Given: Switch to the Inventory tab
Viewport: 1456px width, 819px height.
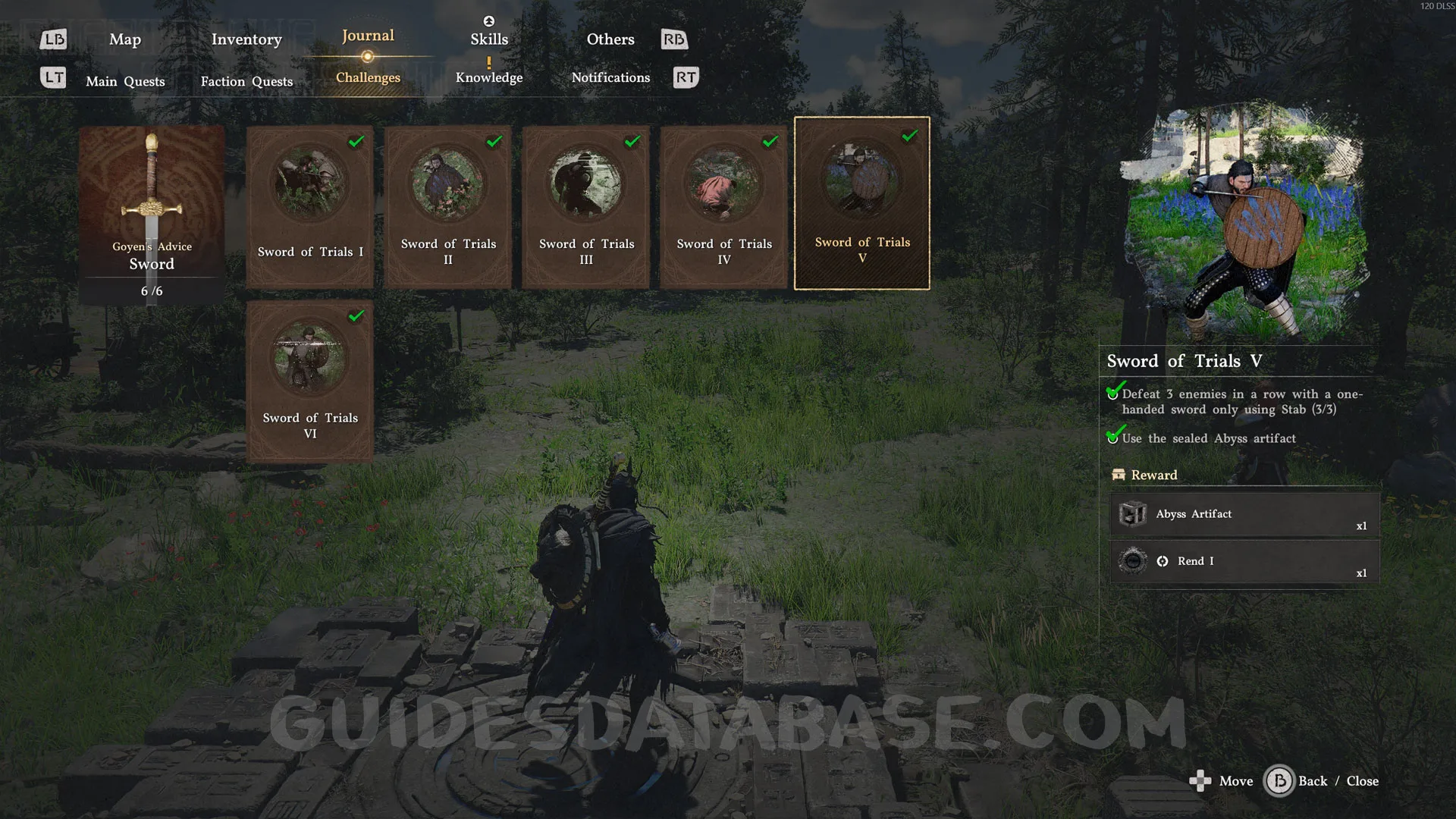Looking at the screenshot, I should tap(246, 39).
